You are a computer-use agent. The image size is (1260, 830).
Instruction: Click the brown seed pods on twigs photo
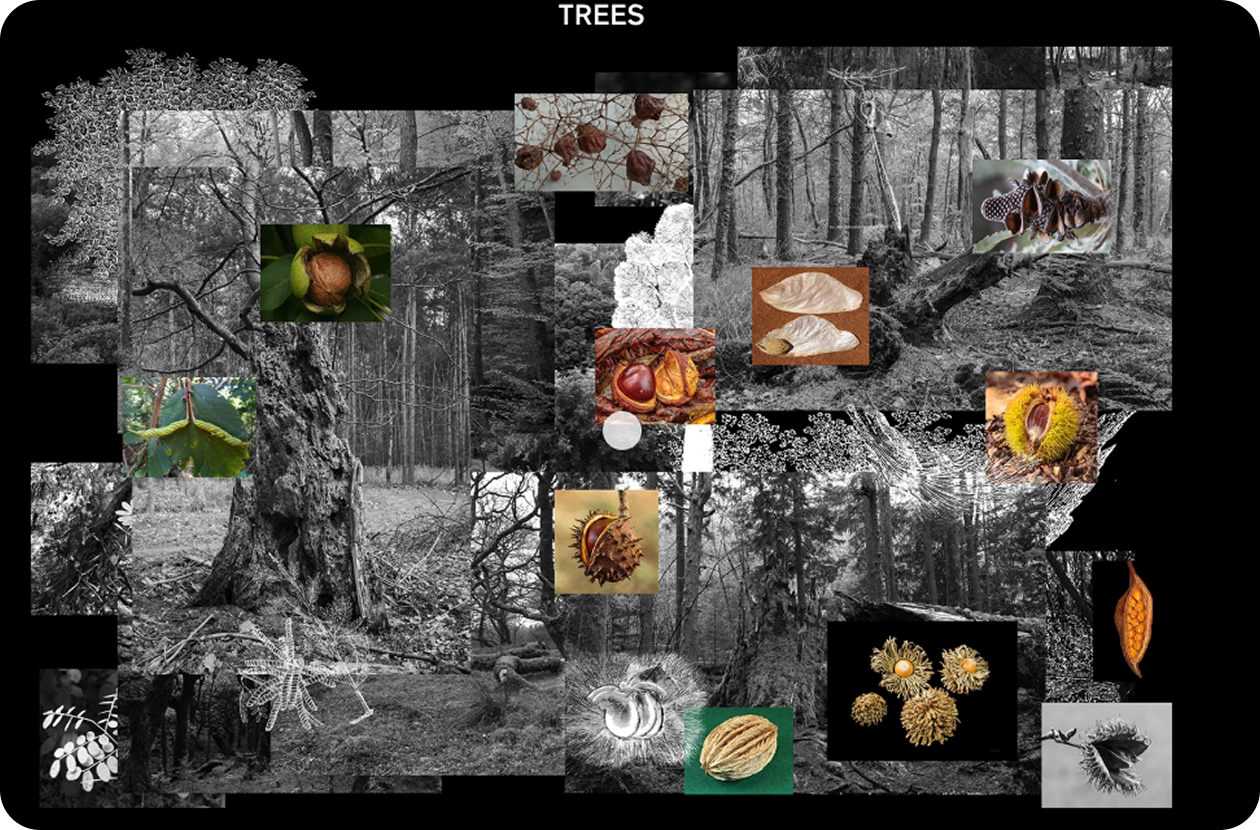(x=602, y=142)
